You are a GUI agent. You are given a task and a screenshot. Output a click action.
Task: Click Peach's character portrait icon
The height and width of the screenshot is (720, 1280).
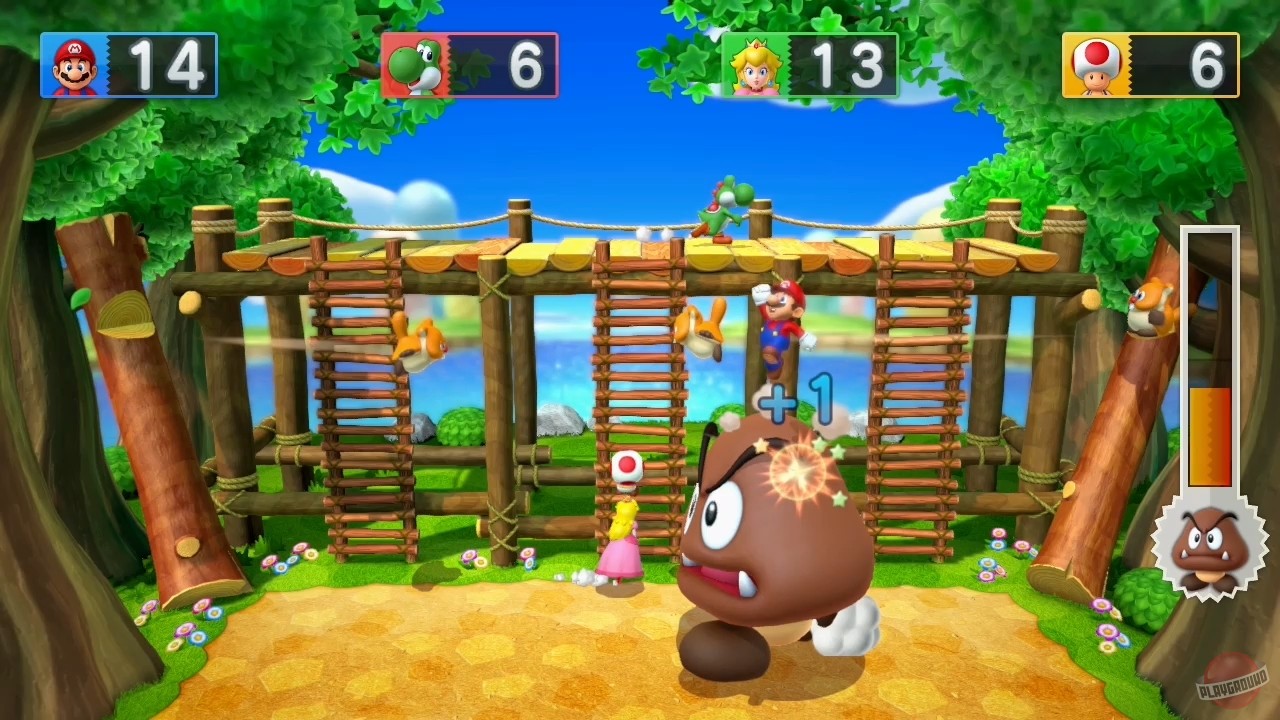click(x=758, y=63)
